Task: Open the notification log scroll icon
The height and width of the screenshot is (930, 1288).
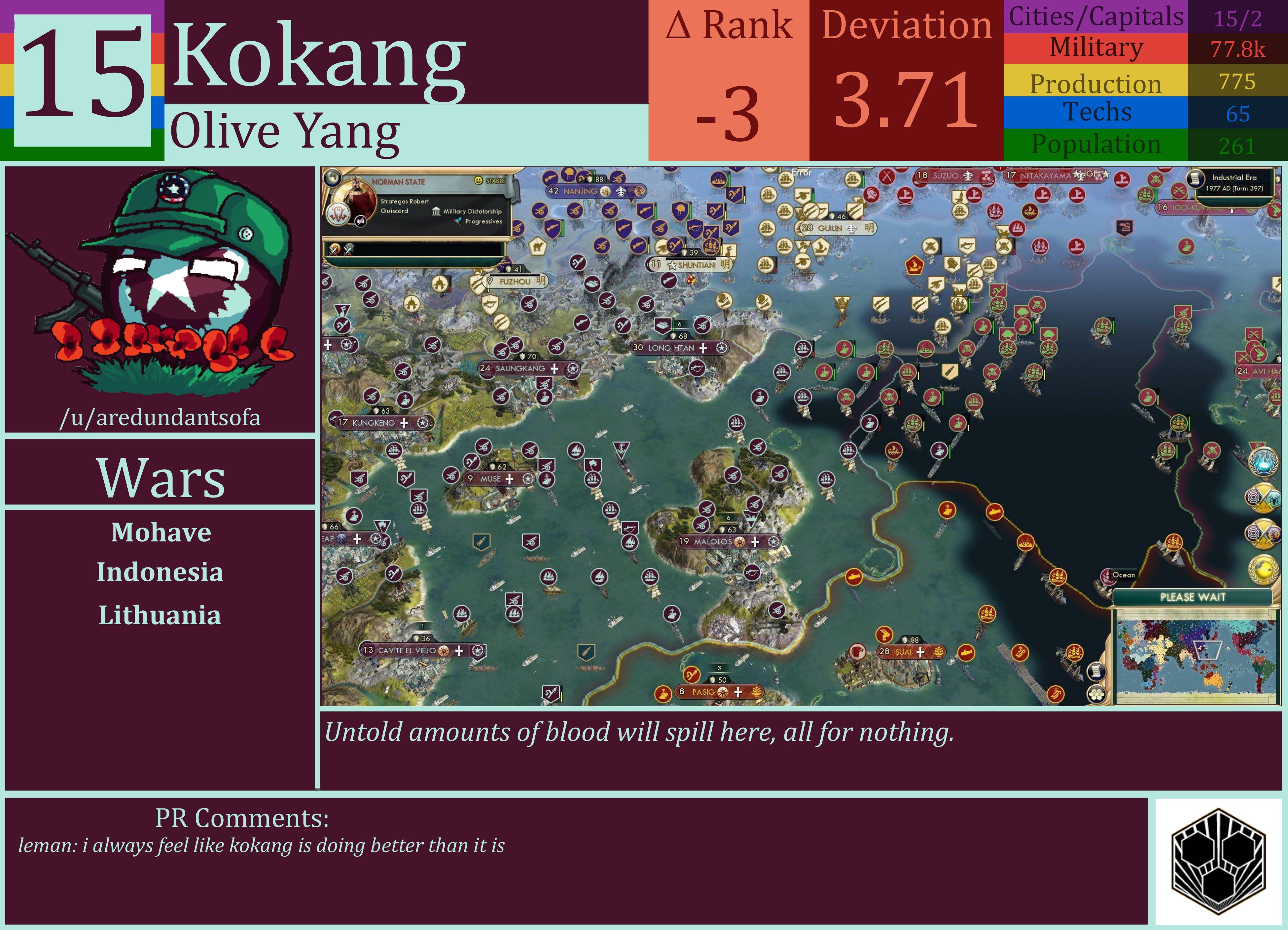Action: tap(1097, 672)
